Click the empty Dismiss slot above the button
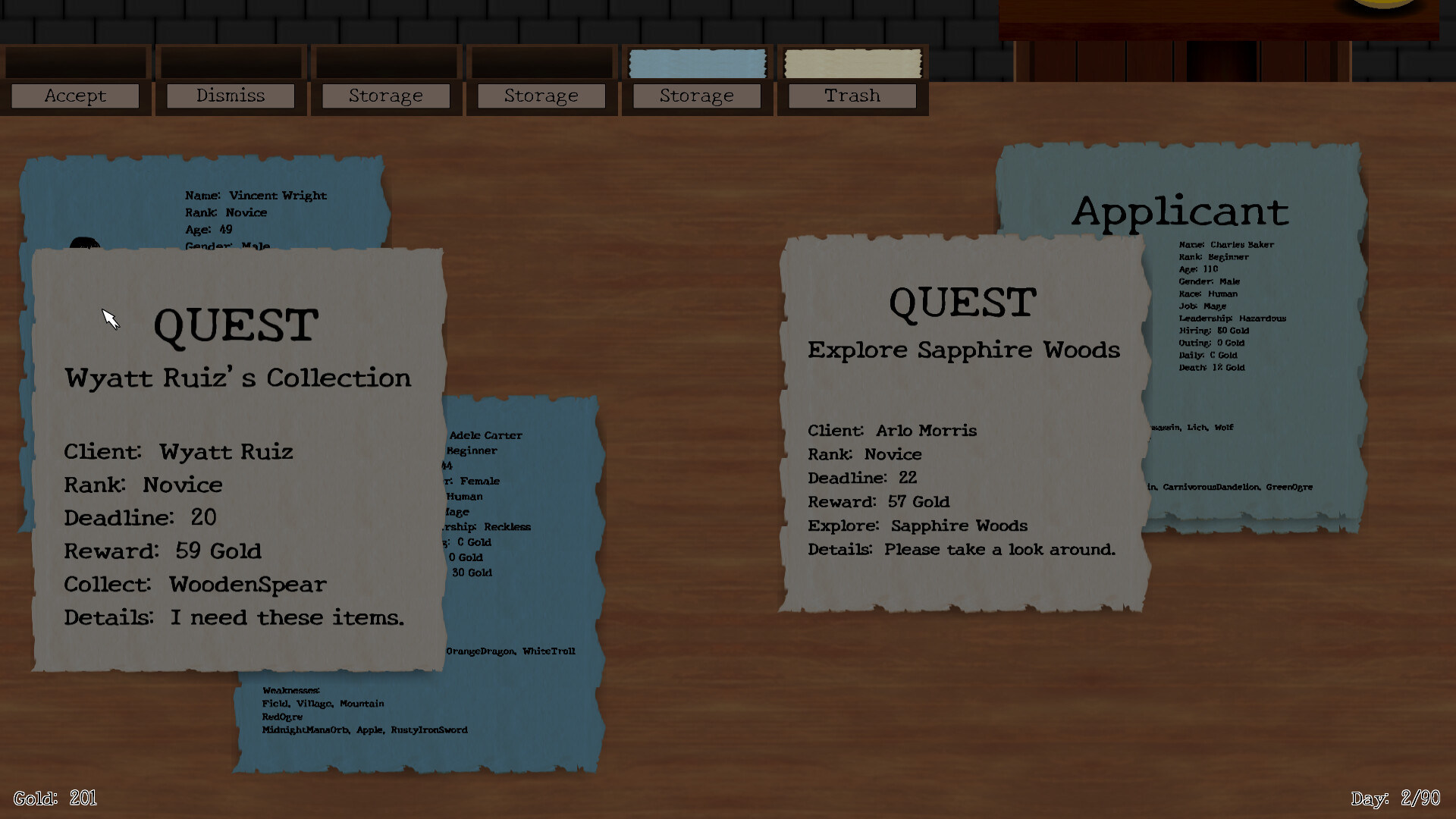Image resolution: width=1456 pixels, height=819 pixels. pos(231,64)
